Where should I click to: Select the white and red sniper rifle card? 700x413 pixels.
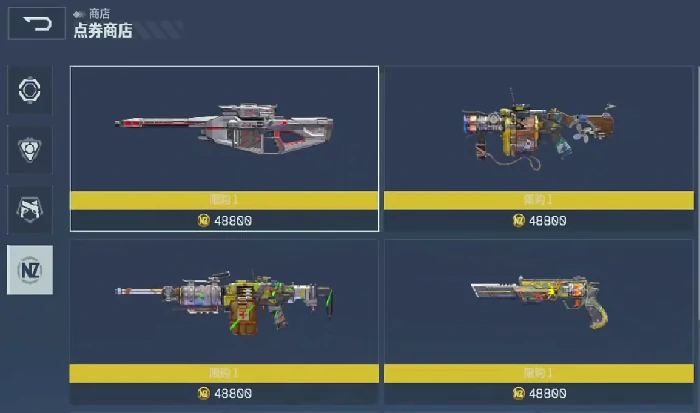click(224, 130)
